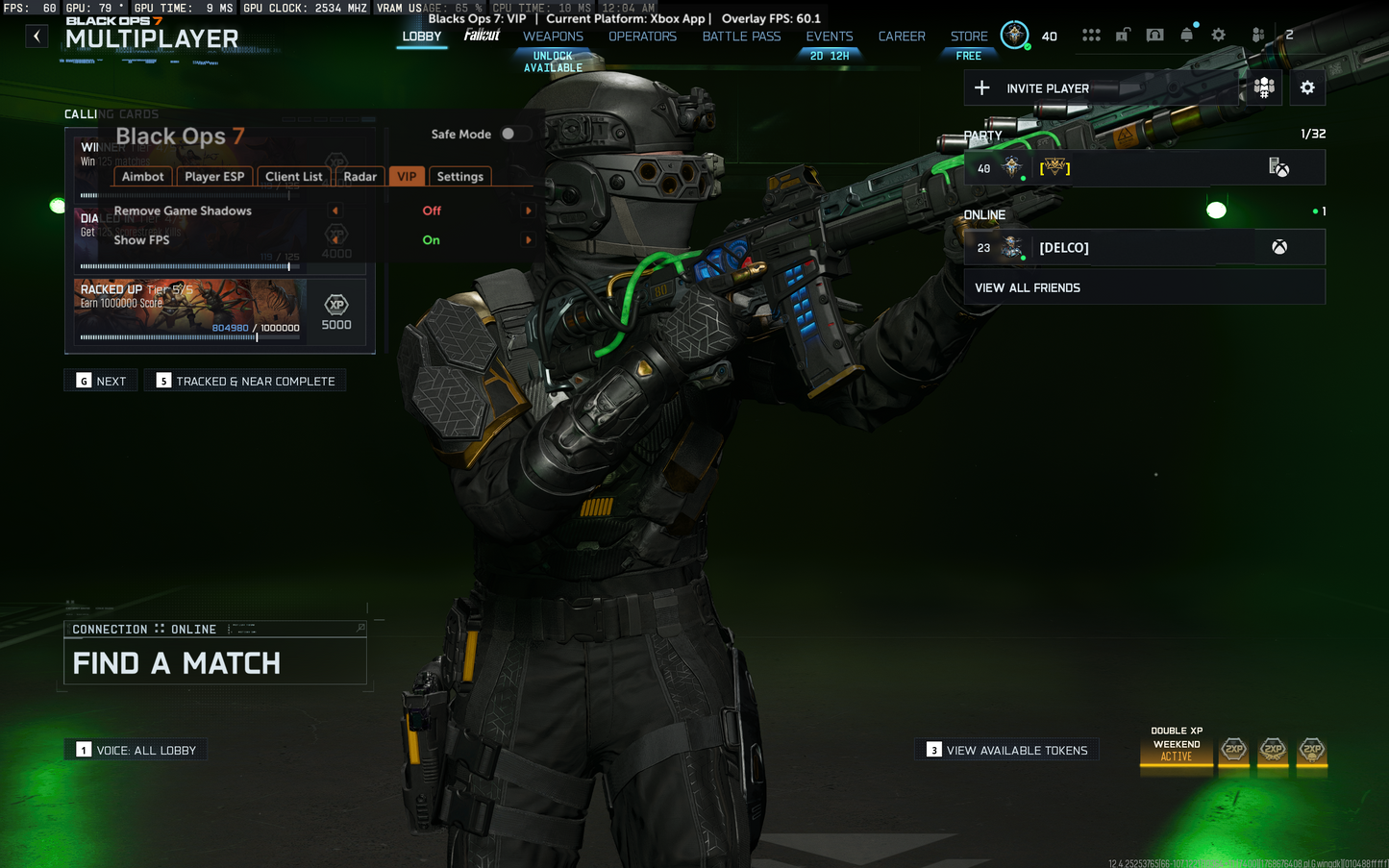Screen dimensions: 1389x868
Task: Open the Battle Pass menu item
Action: (x=741, y=37)
